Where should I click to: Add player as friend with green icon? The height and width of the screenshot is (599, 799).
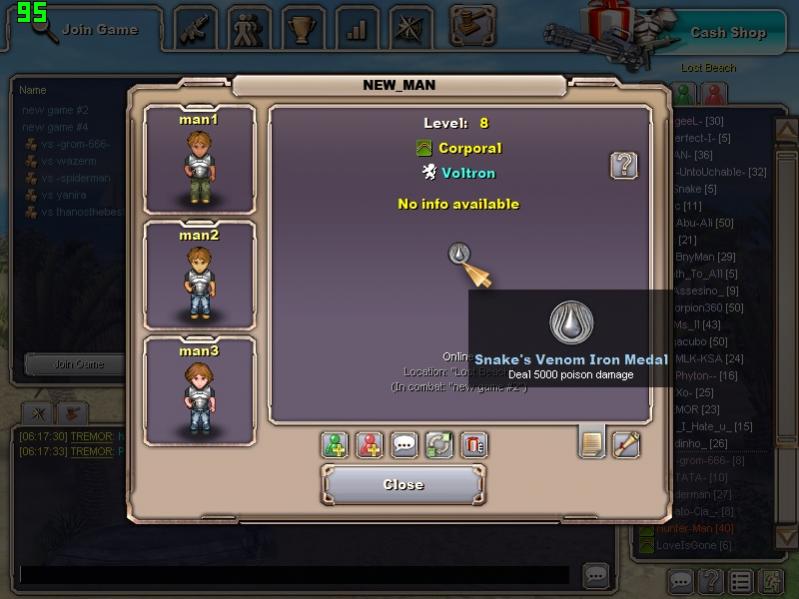(x=335, y=445)
